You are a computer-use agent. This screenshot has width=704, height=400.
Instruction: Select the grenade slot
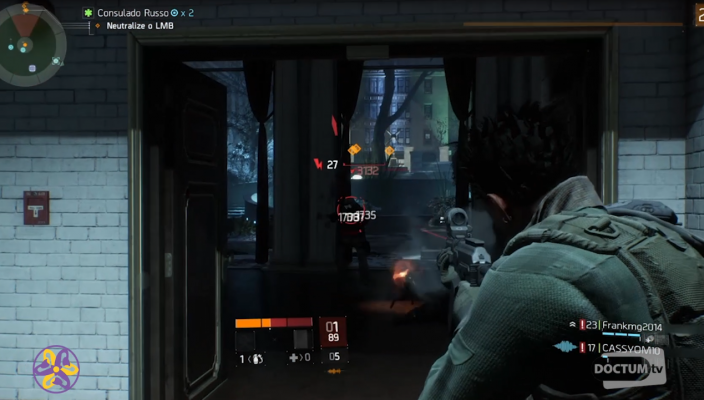[x=252, y=358]
